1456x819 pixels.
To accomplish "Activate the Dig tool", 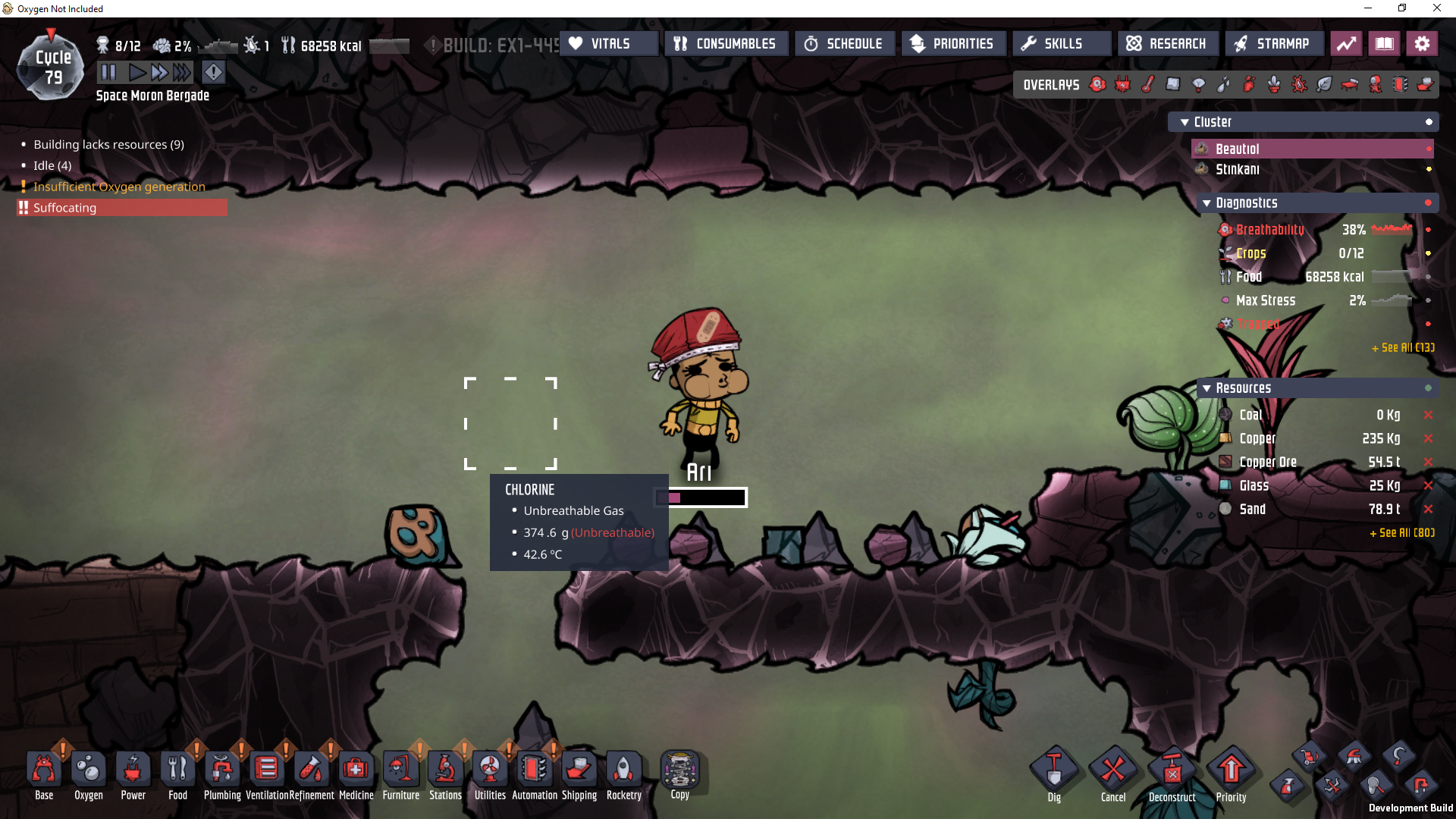I will [1054, 775].
